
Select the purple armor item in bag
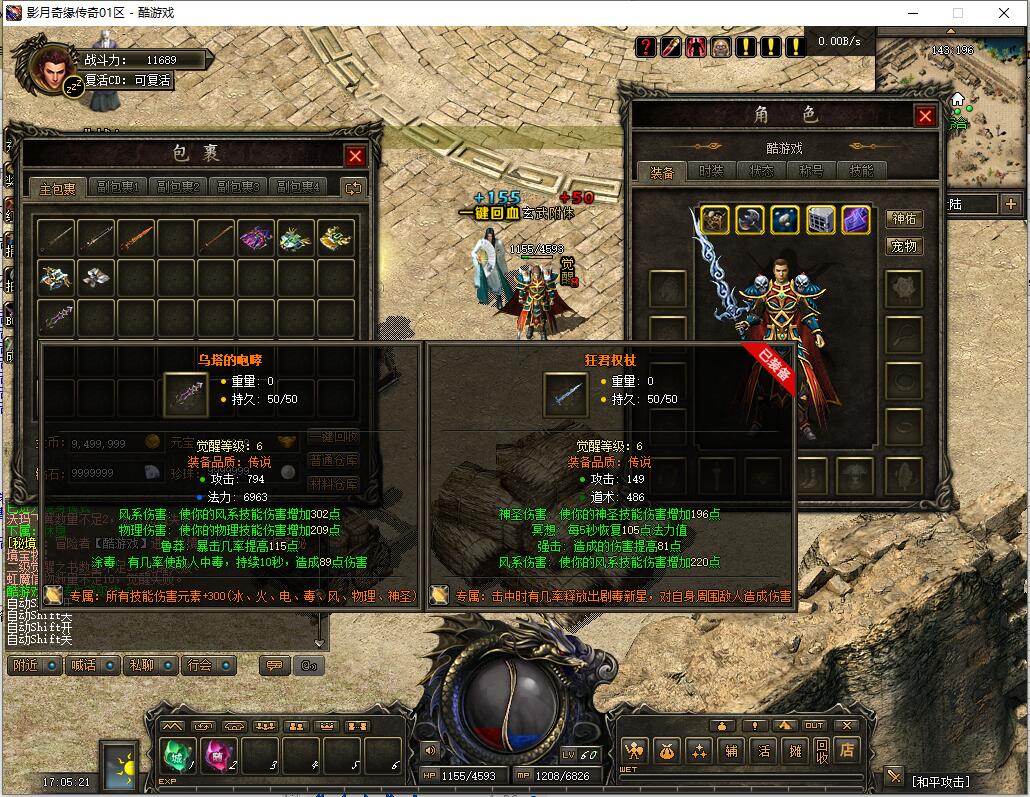(x=256, y=237)
